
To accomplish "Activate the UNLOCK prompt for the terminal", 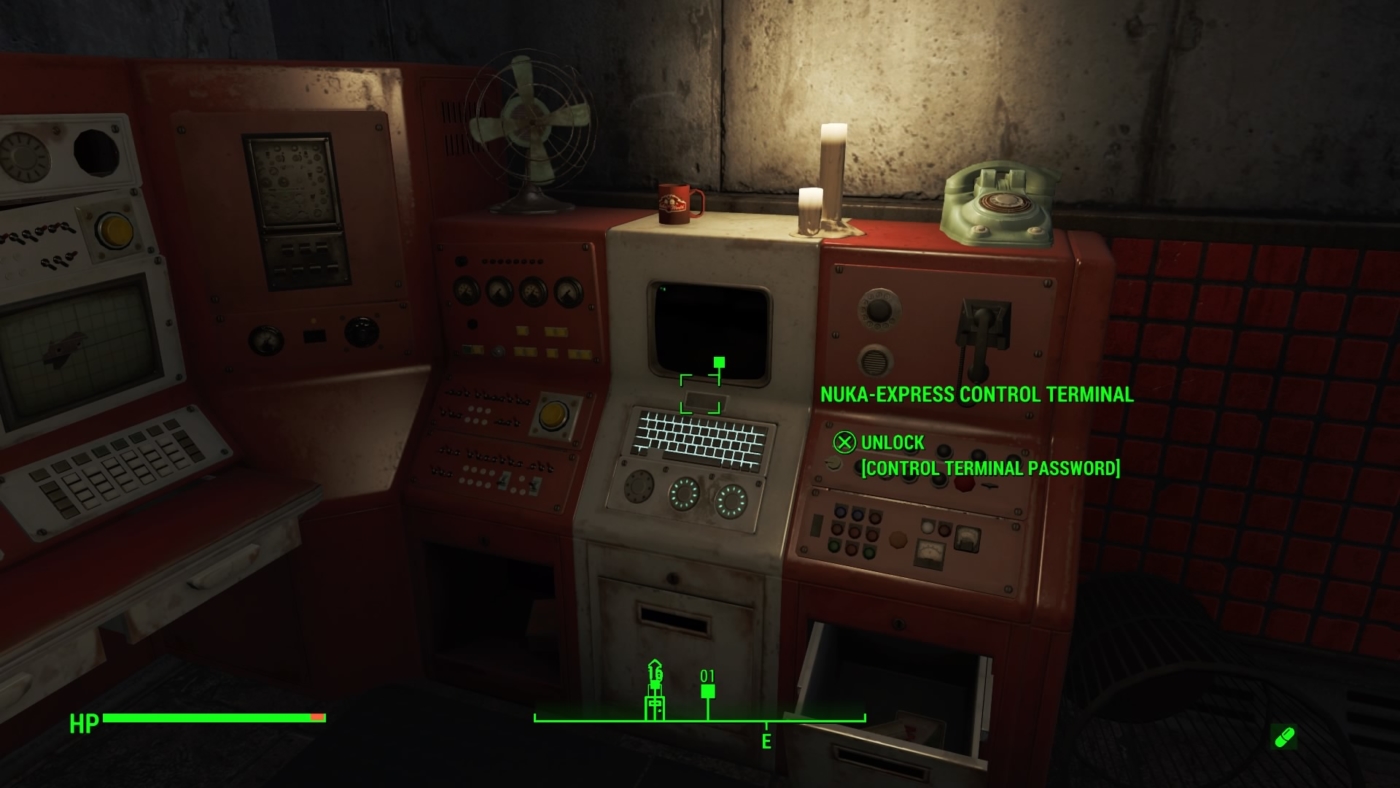I will (x=893, y=442).
